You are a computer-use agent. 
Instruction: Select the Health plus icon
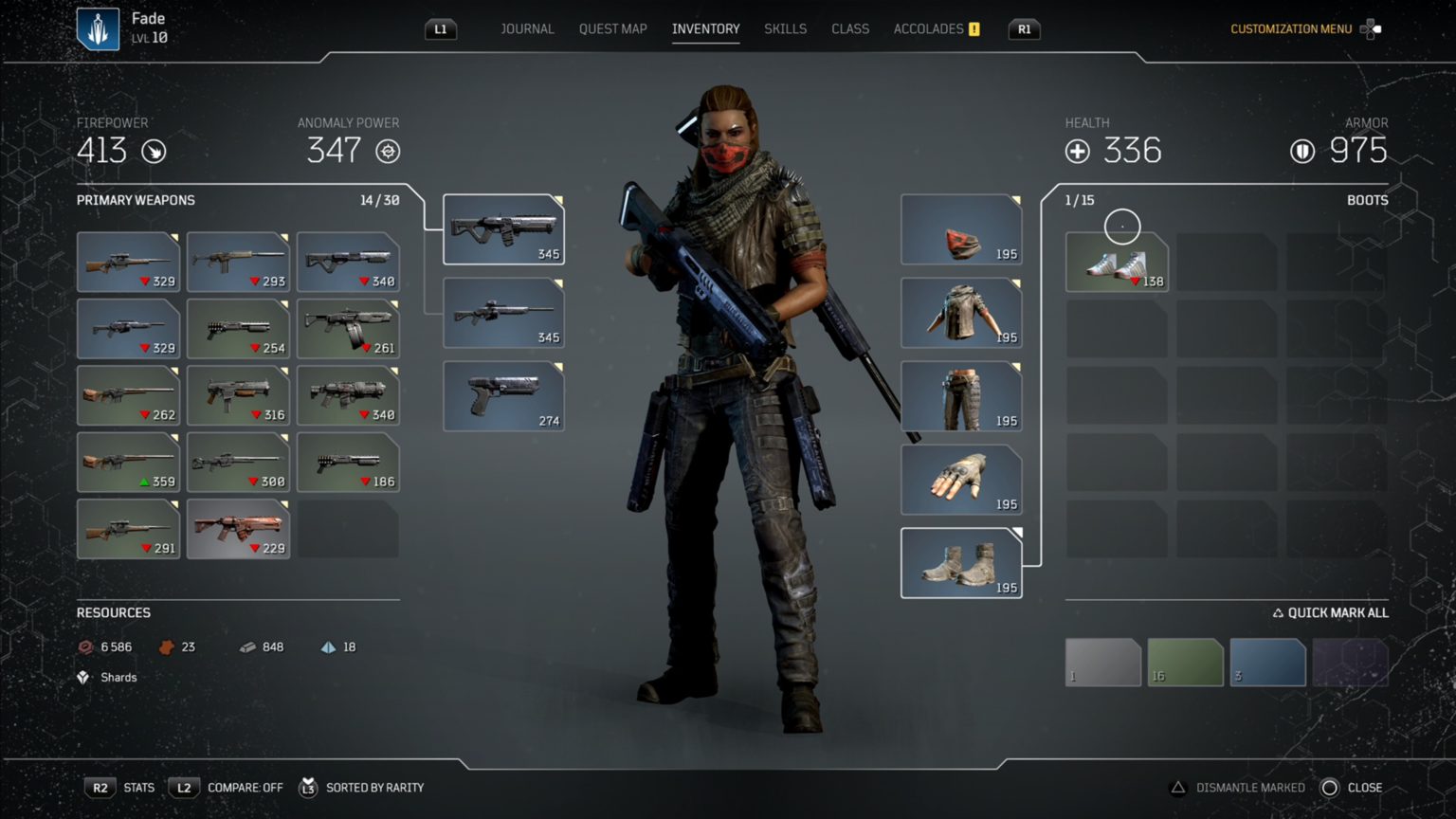(x=1076, y=151)
